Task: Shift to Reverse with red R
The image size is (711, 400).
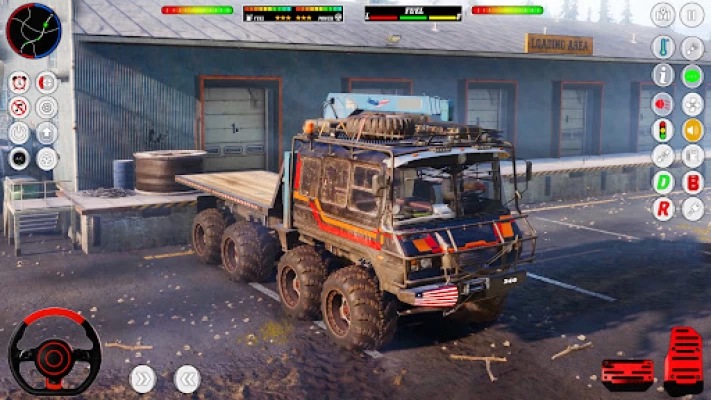Action: (x=663, y=208)
